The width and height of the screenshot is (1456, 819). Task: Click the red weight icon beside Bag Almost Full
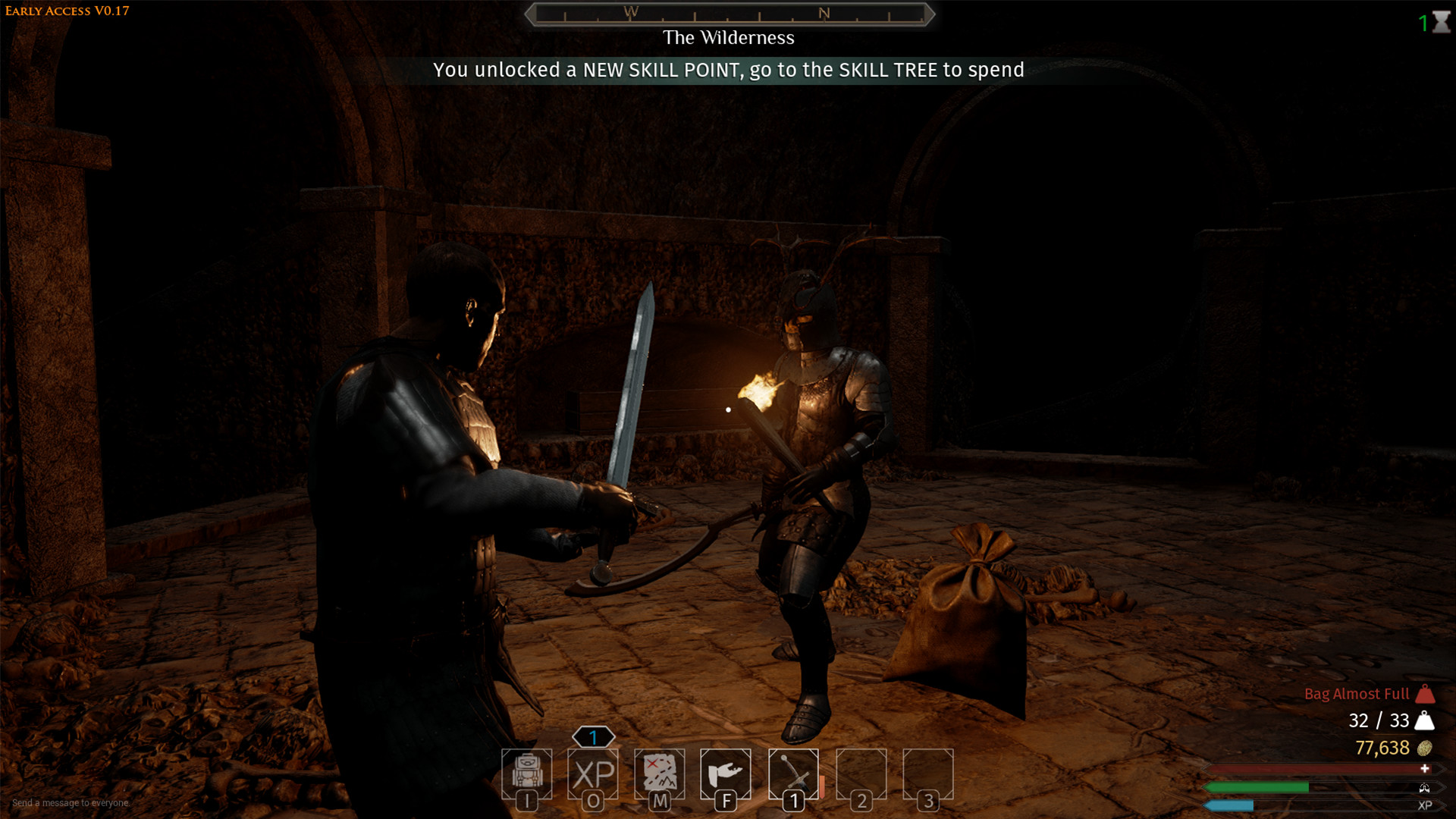point(1424,694)
